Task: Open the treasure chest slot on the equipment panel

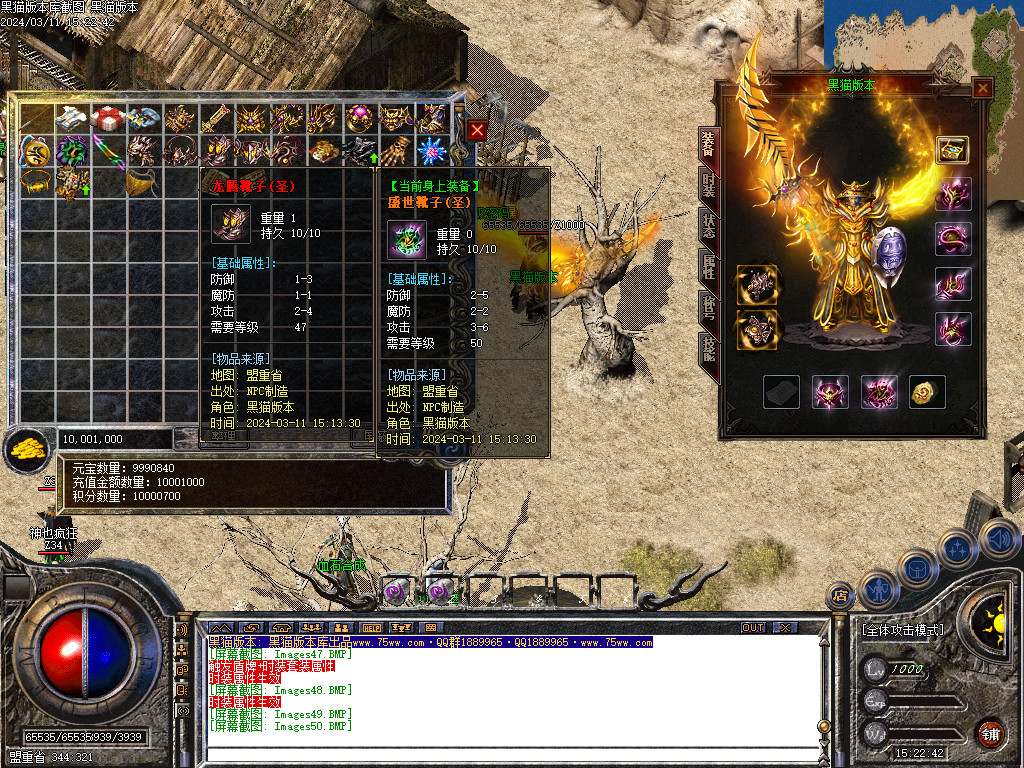Action: point(952,149)
